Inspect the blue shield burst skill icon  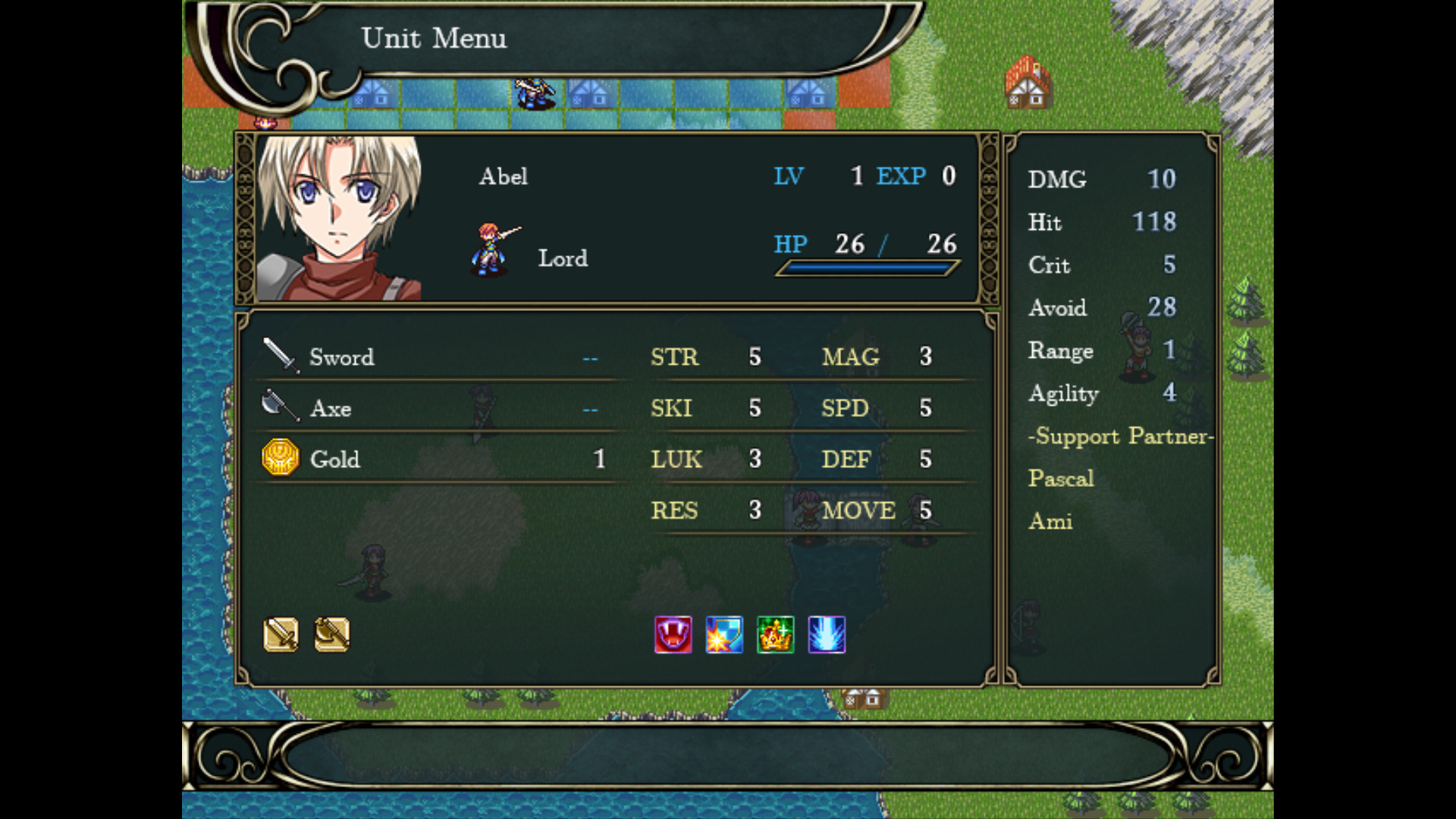(x=724, y=635)
